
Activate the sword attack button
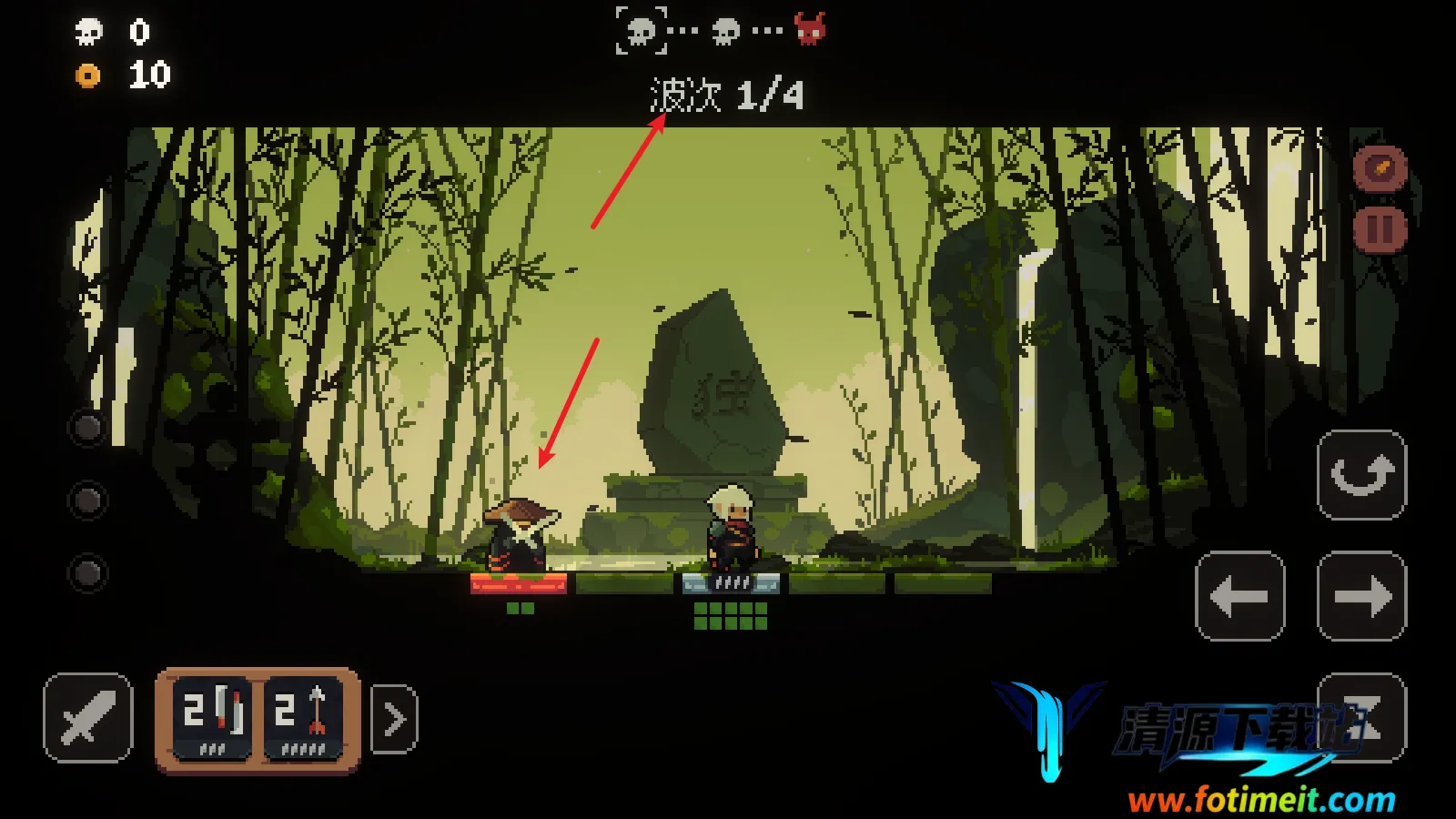point(87,718)
